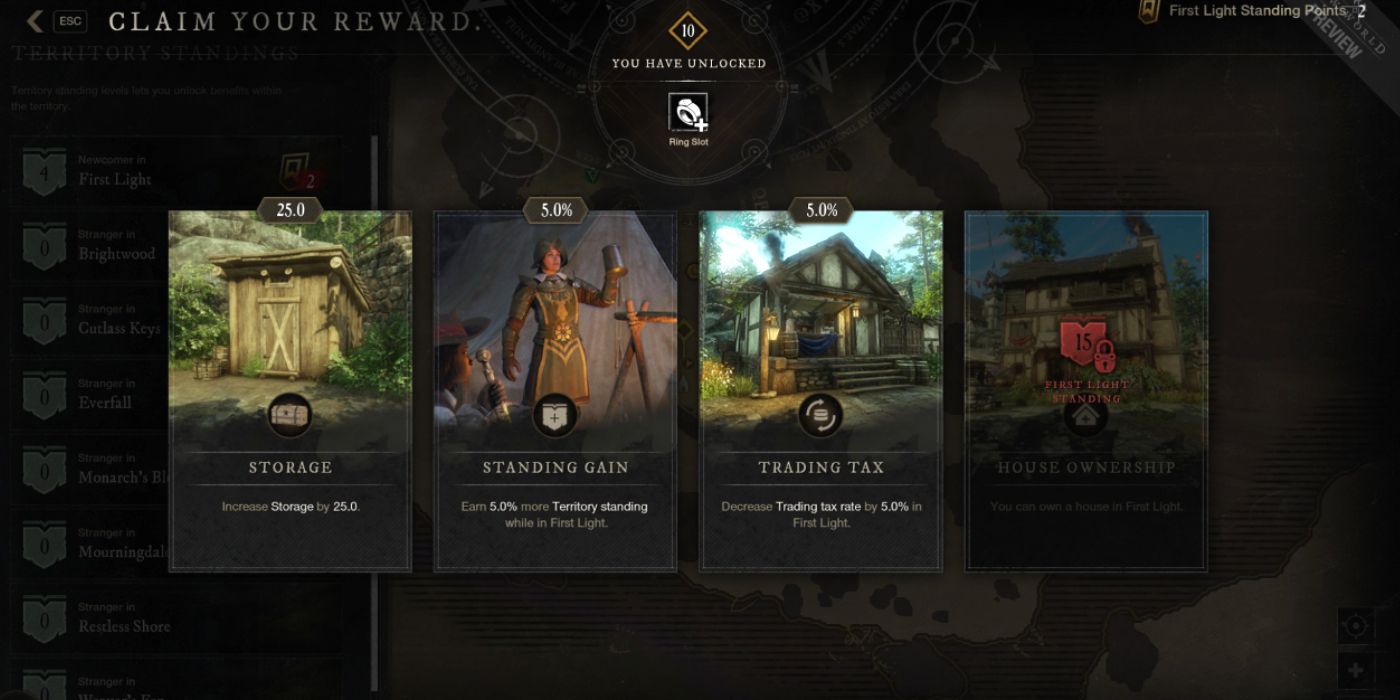
Task: Choose the Storage reward card
Action: (x=290, y=391)
